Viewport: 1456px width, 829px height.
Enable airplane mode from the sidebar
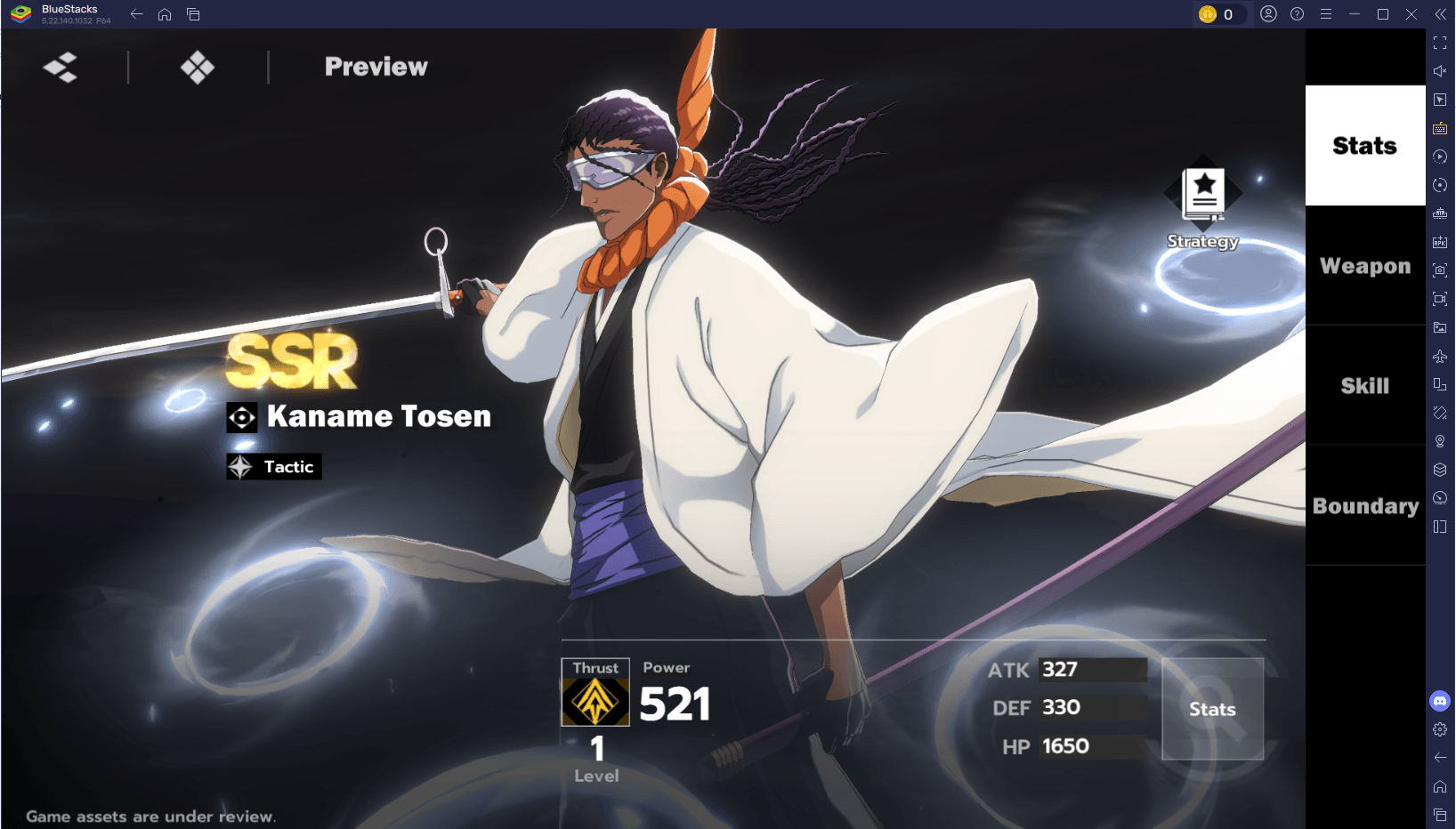pyautogui.click(x=1440, y=356)
